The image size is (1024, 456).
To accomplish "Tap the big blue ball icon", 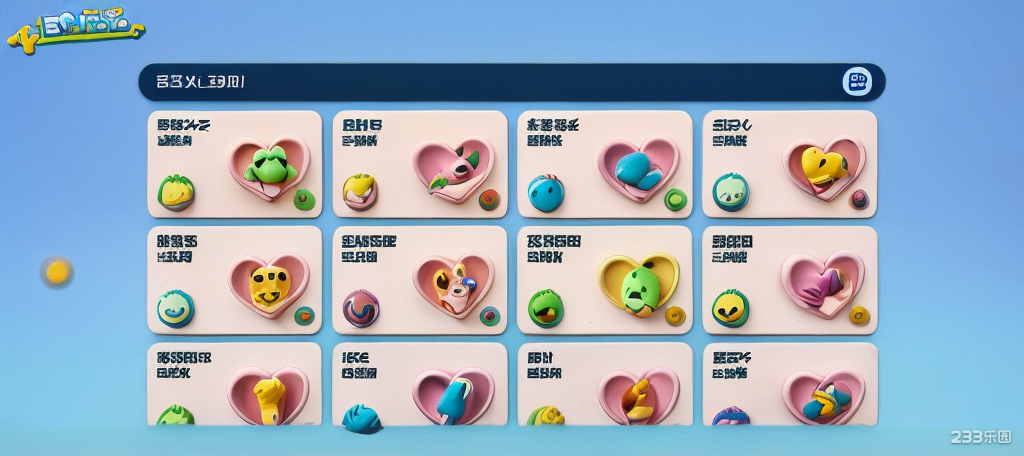I will click(x=546, y=192).
